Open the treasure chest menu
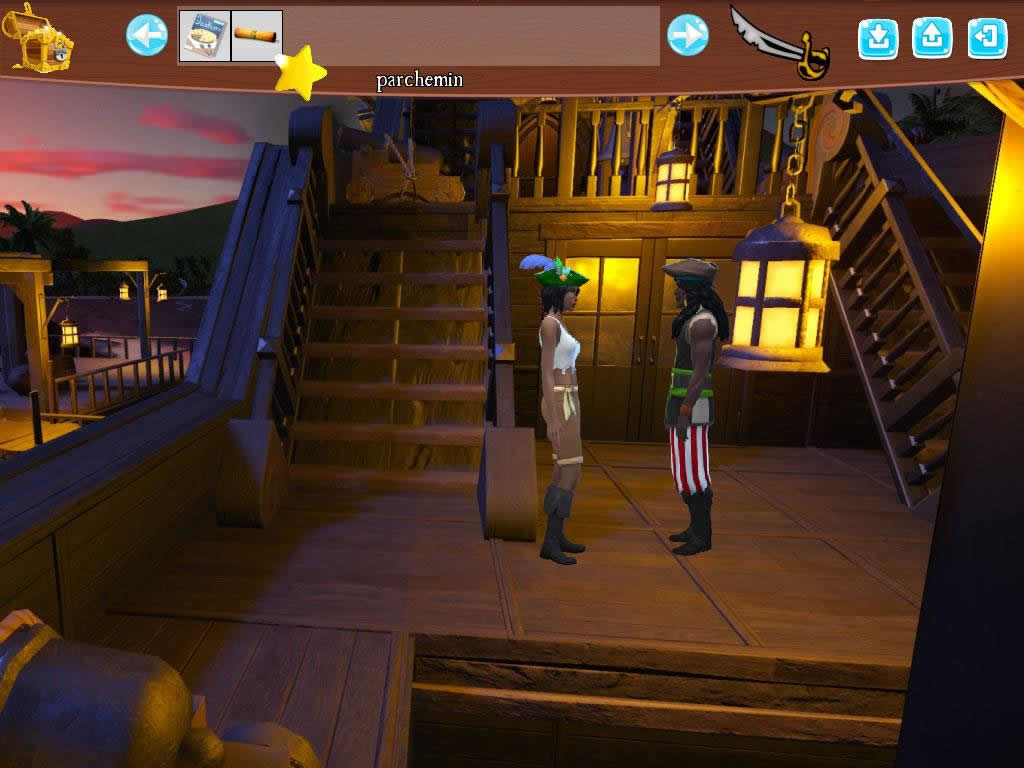The image size is (1024, 768). tap(39, 38)
